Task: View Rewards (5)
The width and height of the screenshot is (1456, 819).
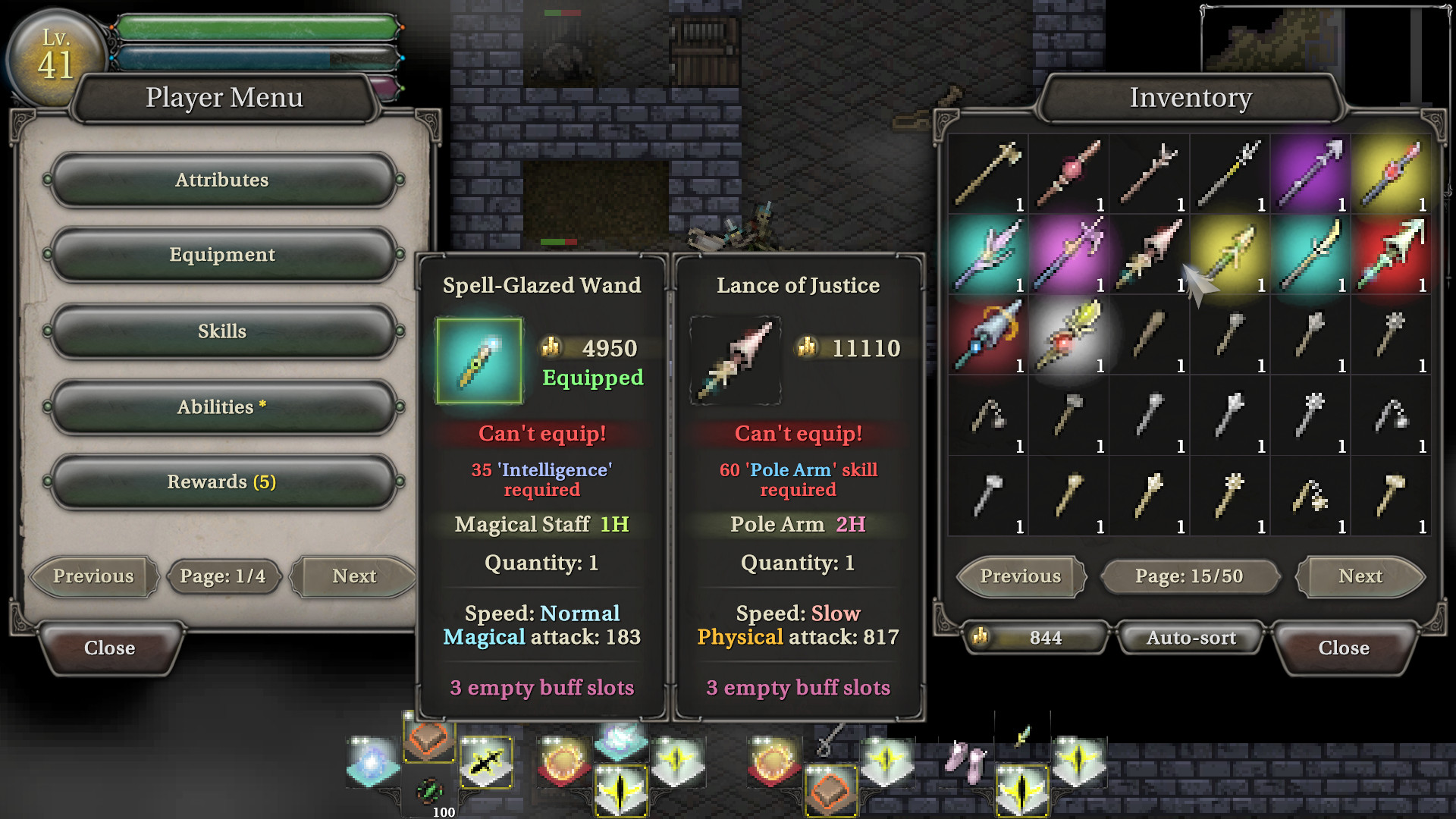Action: pos(222,481)
